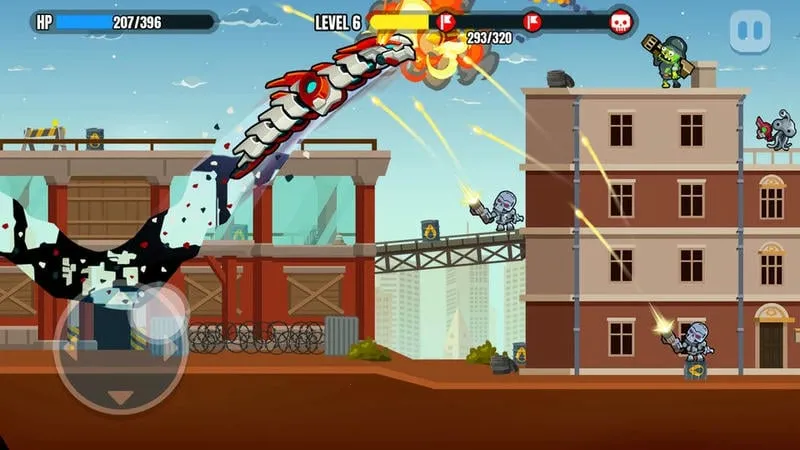The width and height of the screenshot is (800, 450).
Task: Tap the virtual joystick's down arrow
Action: (119, 397)
